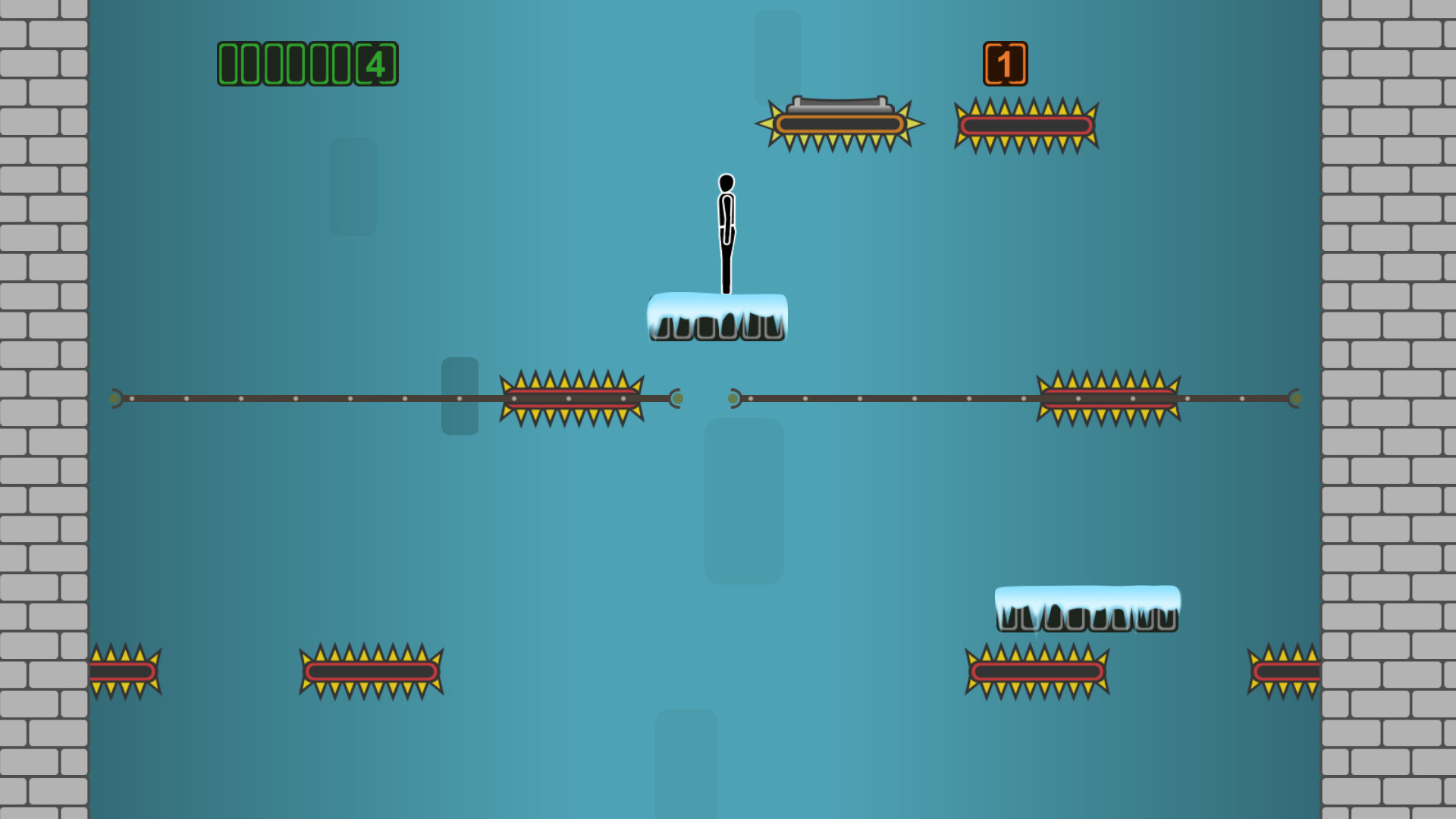Click the far-right bottom spiked platform
Viewport: 1456px width, 819px height.
click(1285, 671)
